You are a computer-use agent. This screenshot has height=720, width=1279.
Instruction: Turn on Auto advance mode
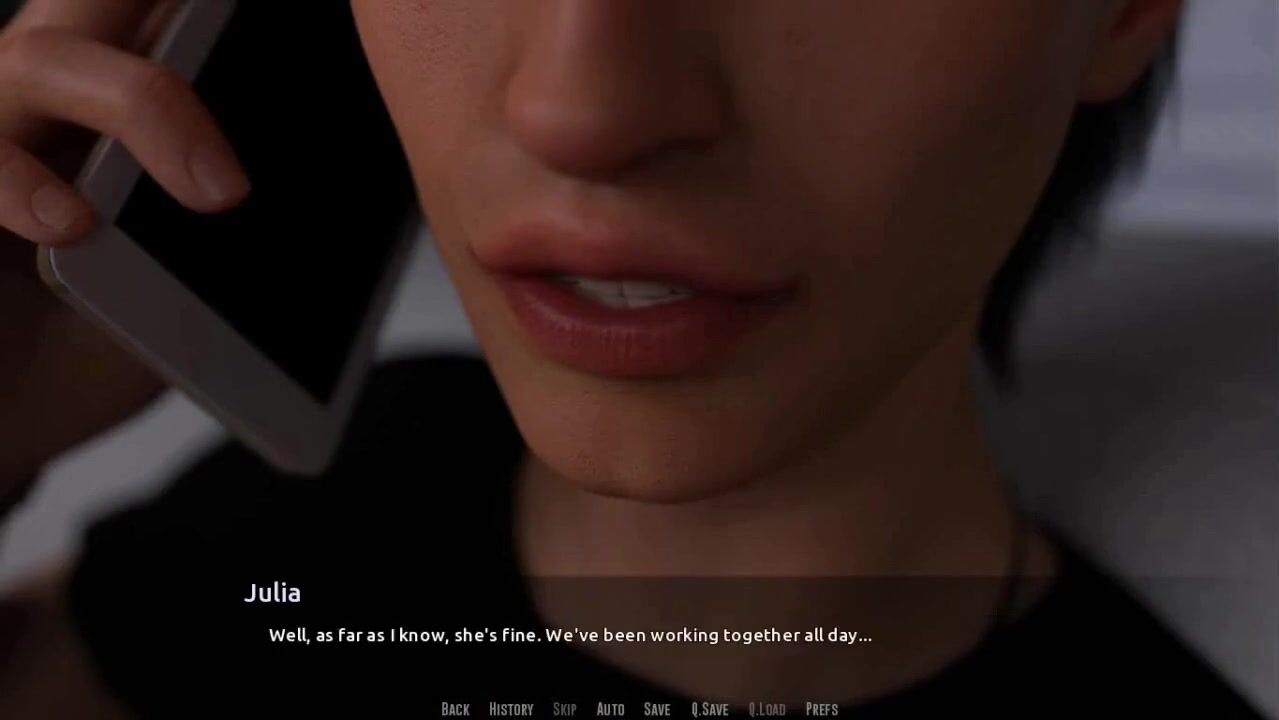(x=610, y=709)
